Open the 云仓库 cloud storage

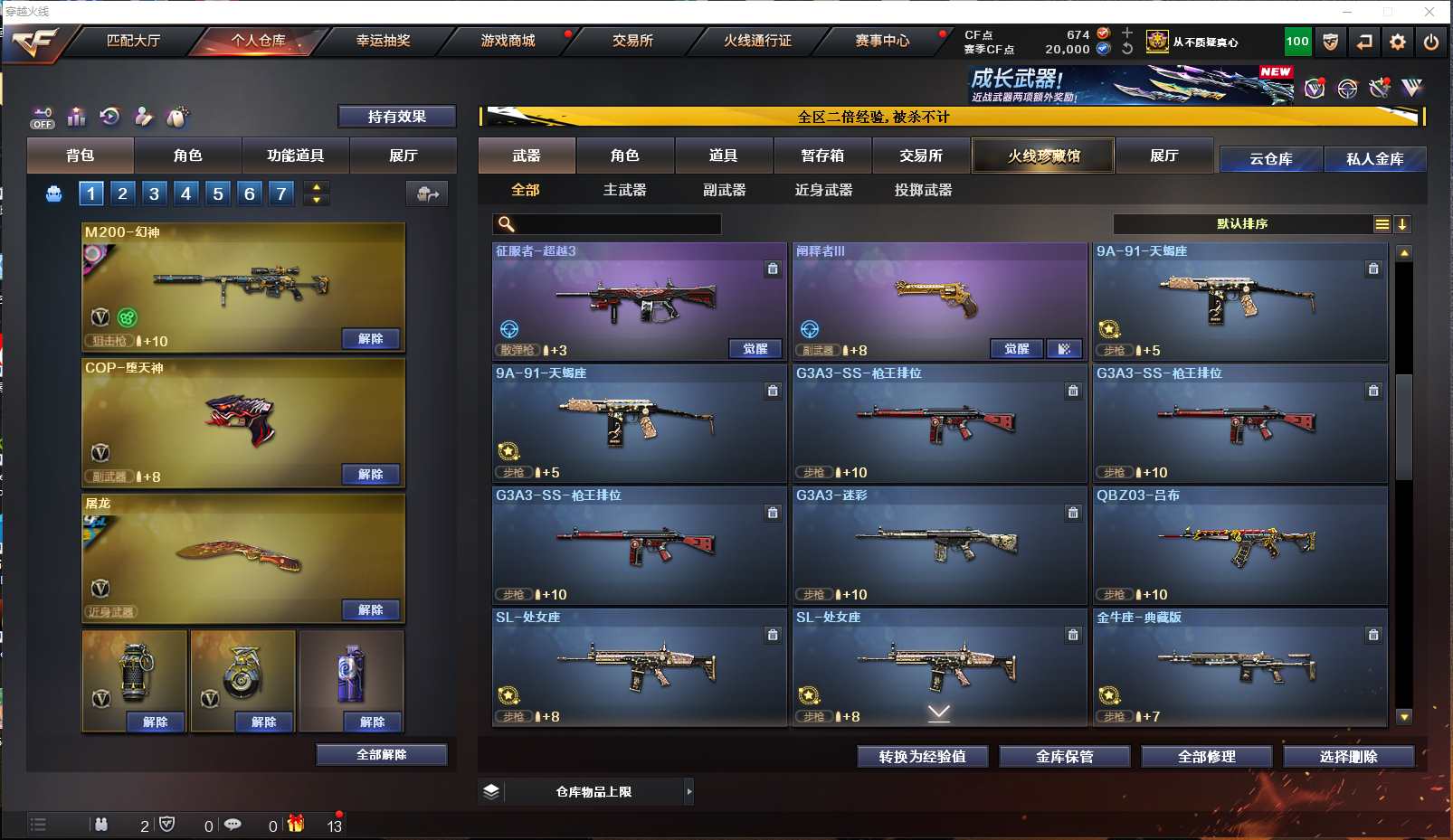(x=1270, y=159)
